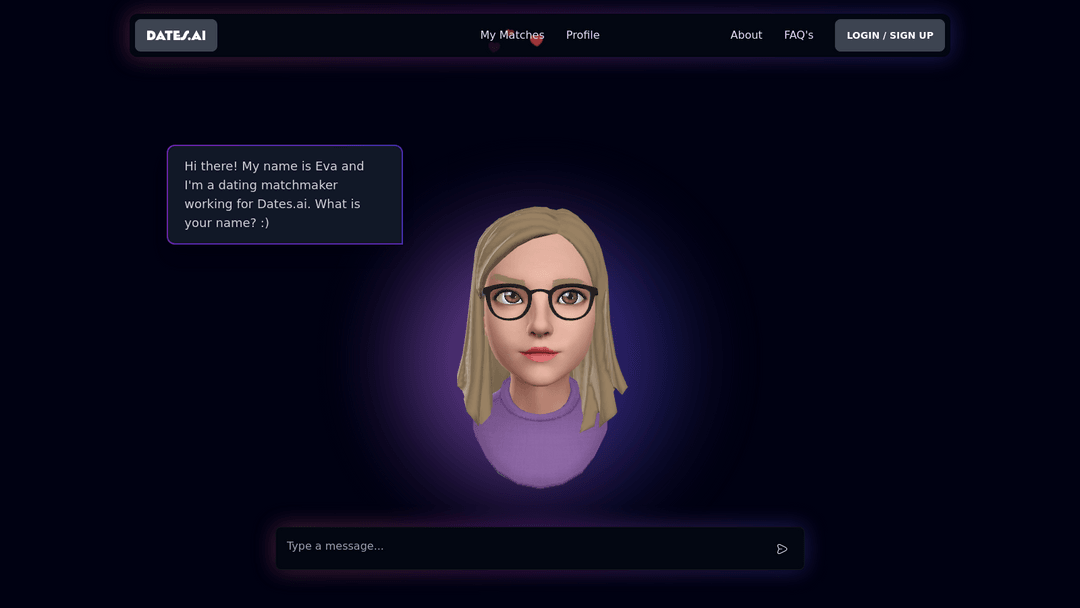The width and height of the screenshot is (1080, 608).
Task: View the FAQ's section
Action: click(x=798, y=35)
